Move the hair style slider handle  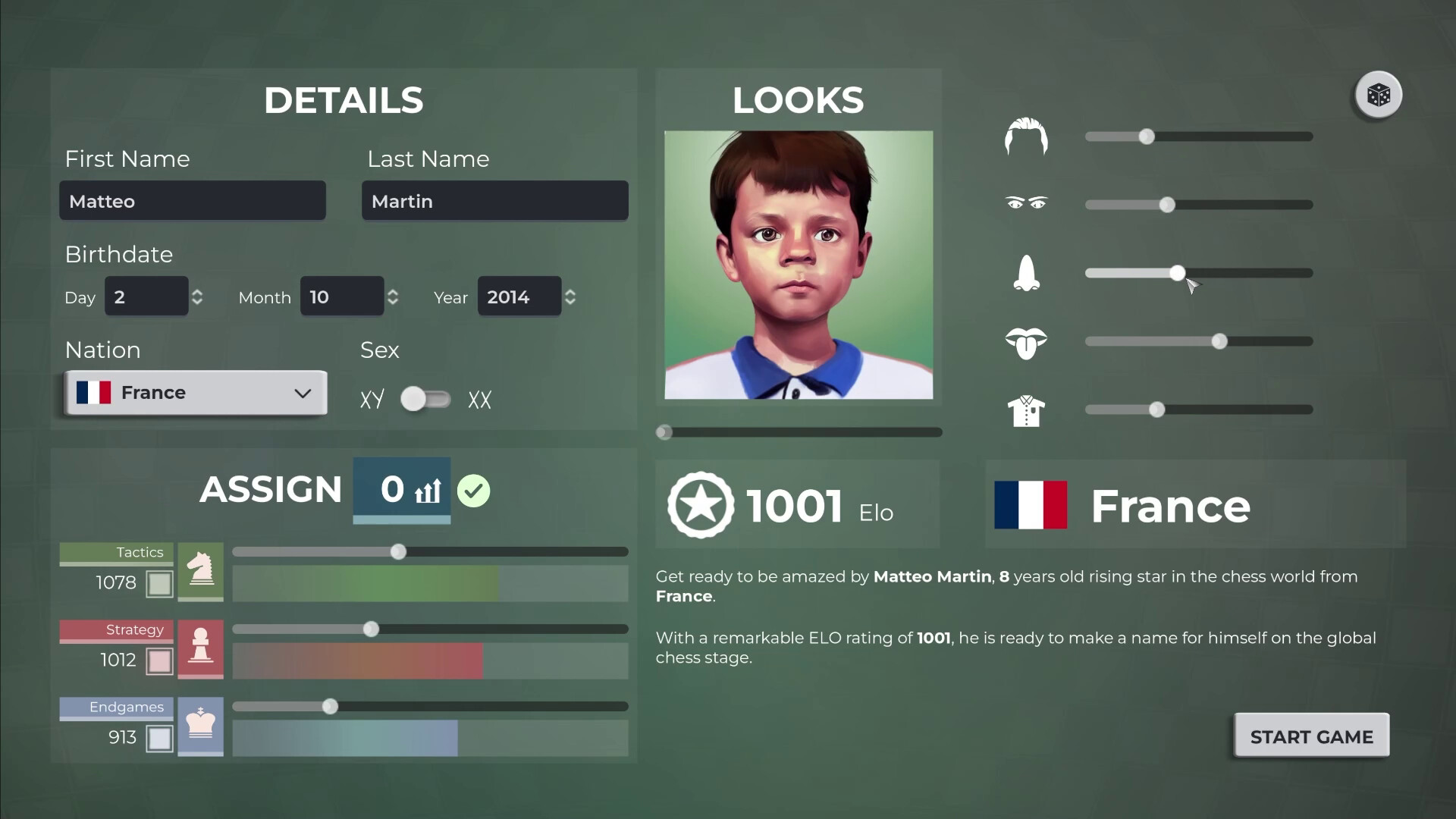(x=1147, y=136)
